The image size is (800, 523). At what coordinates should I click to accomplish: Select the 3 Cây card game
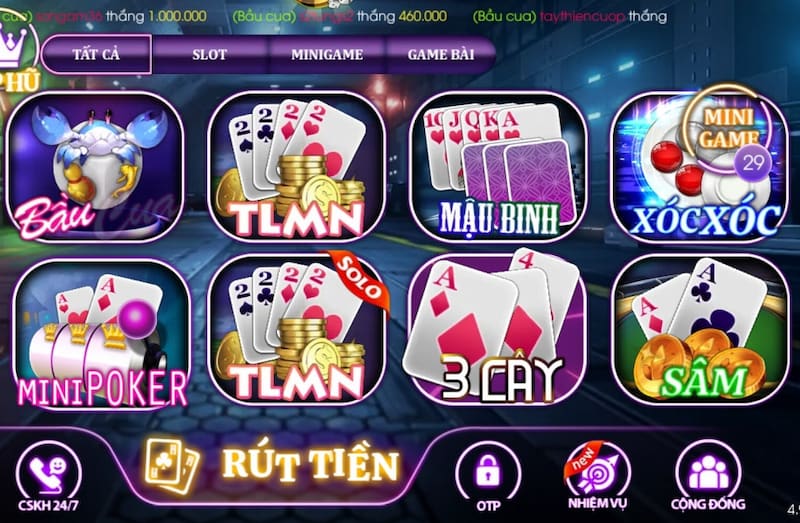pyautogui.click(x=497, y=332)
